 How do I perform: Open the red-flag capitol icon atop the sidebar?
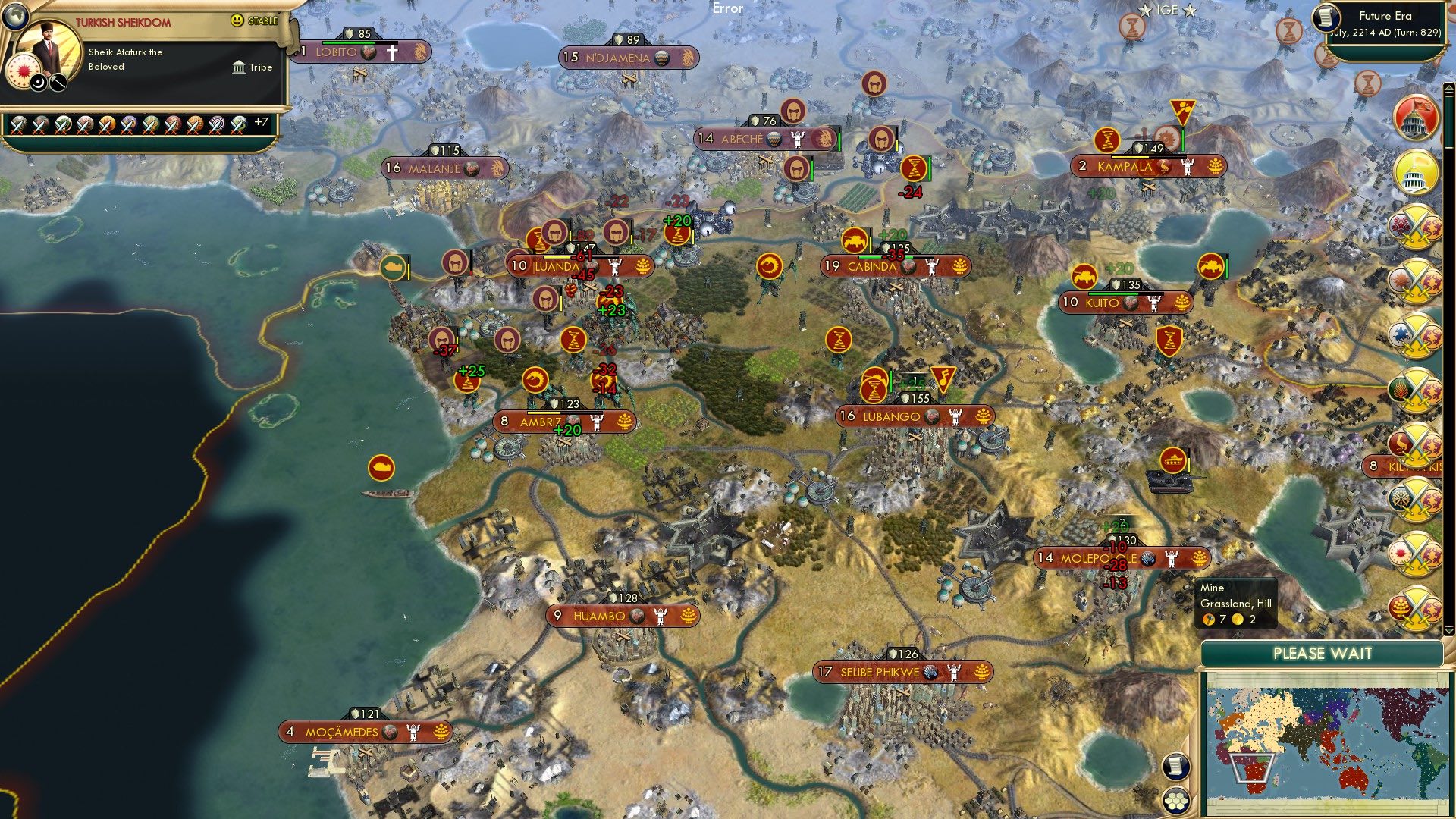1415,120
